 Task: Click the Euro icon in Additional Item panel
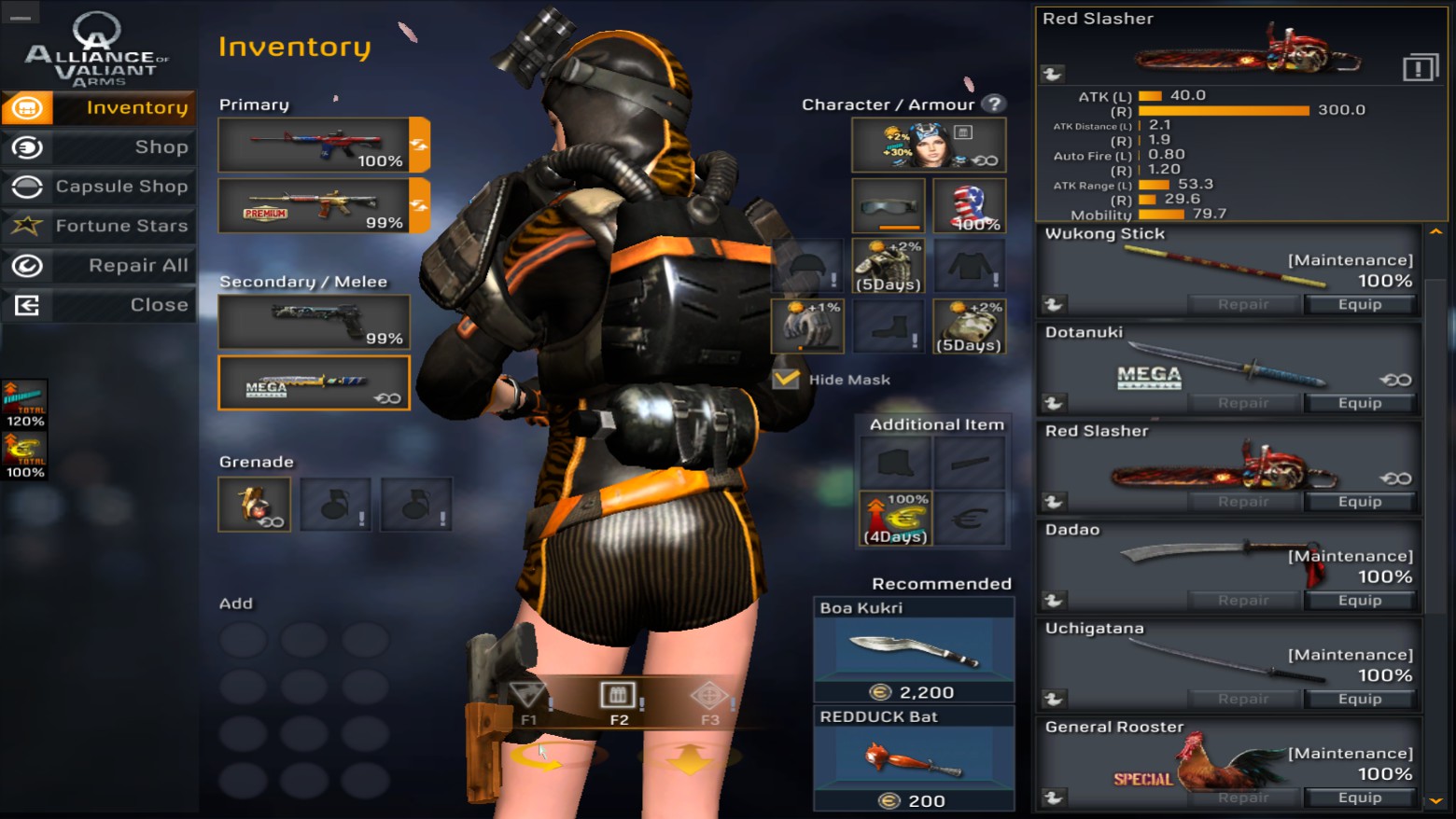[971, 520]
